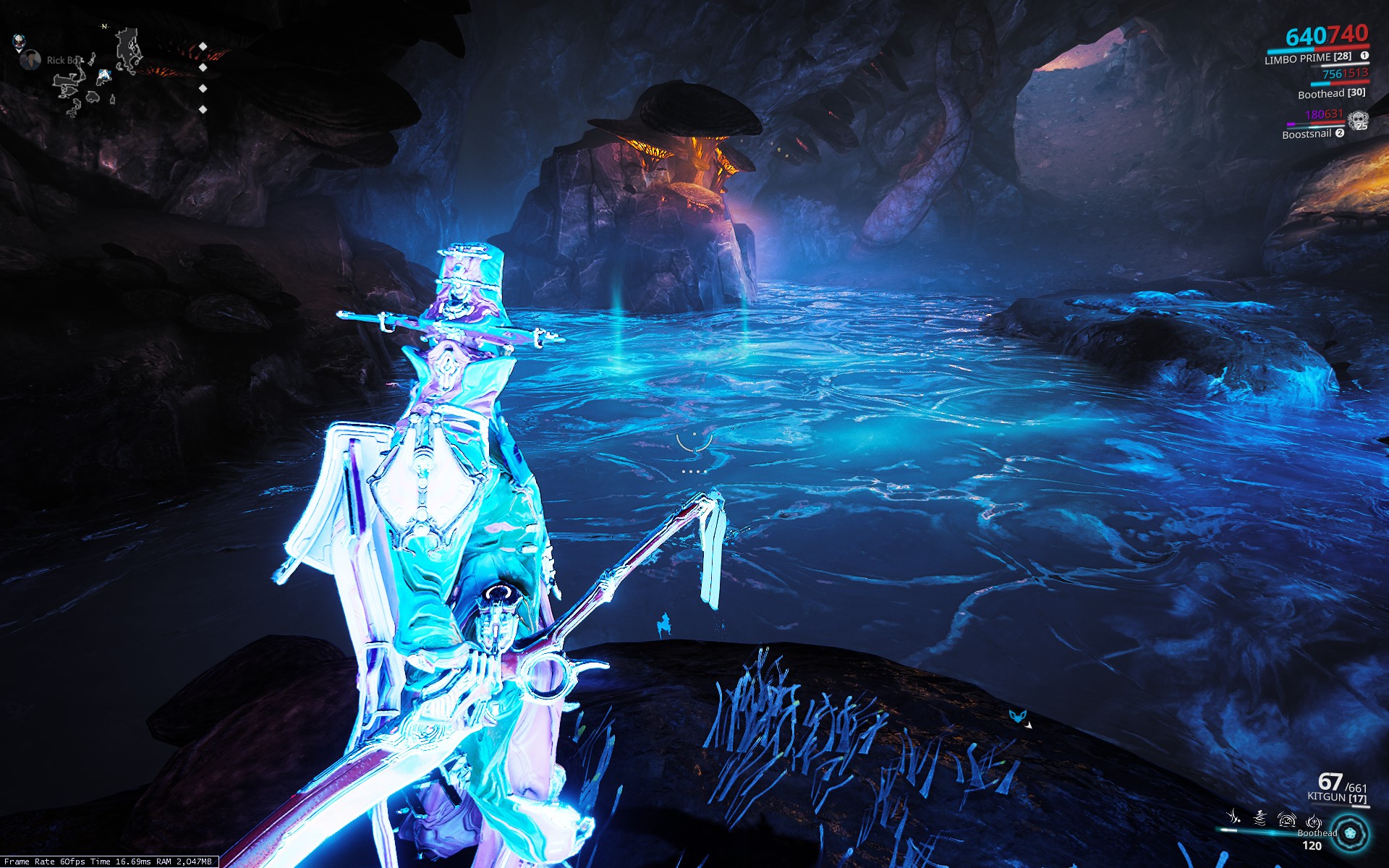1389x868 pixels.
Task: Click the player arrow marker on the minimap
Action: 105,75
